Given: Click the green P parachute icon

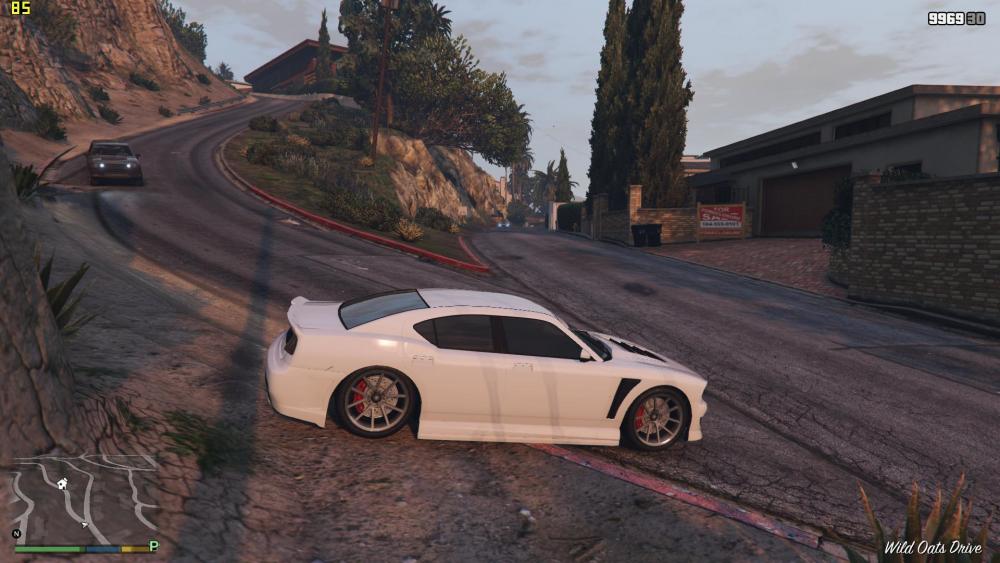Looking at the screenshot, I should (x=153, y=546).
